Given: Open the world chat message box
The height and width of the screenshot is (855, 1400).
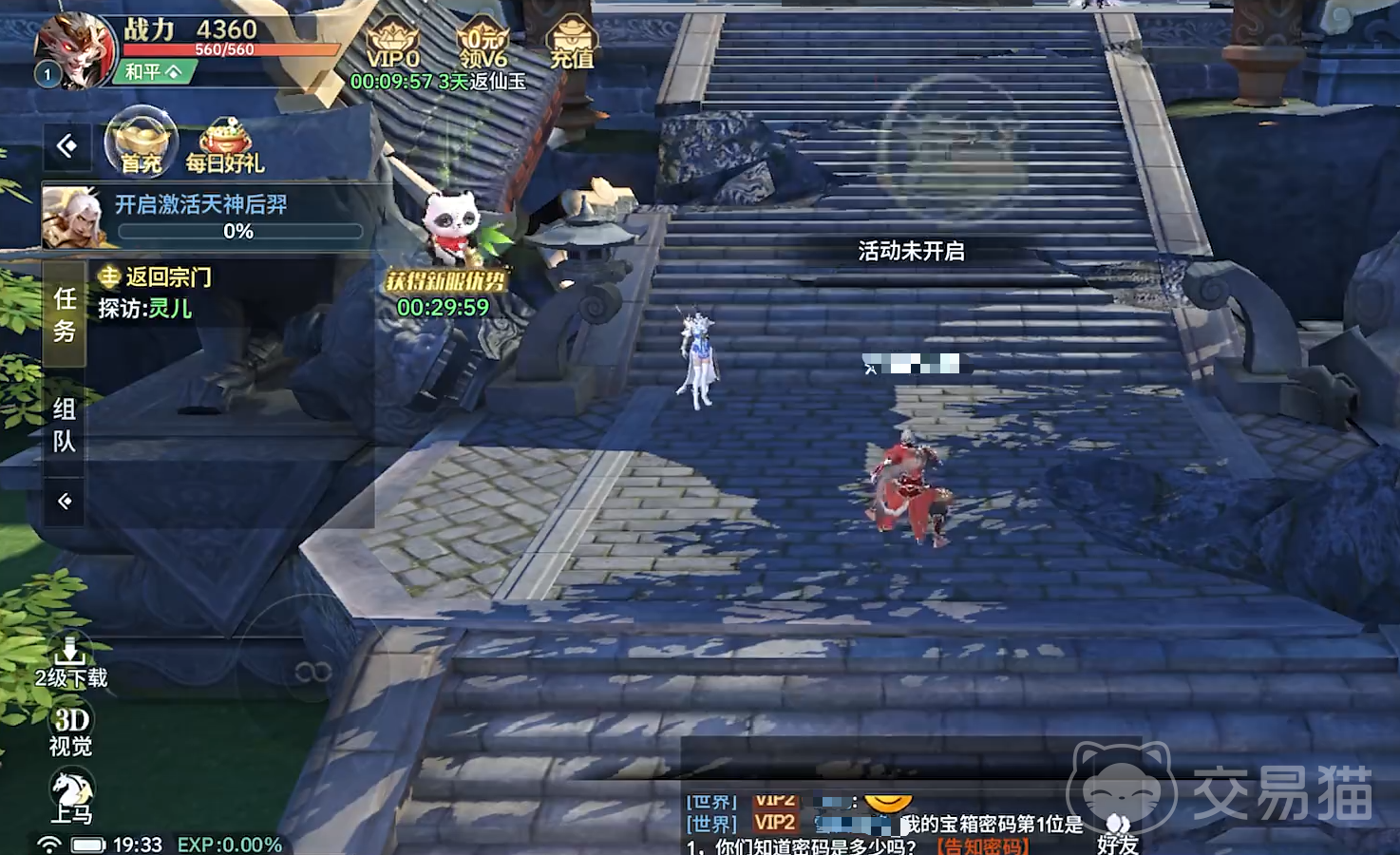Looking at the screenshot, I should (x=883, y=824).
